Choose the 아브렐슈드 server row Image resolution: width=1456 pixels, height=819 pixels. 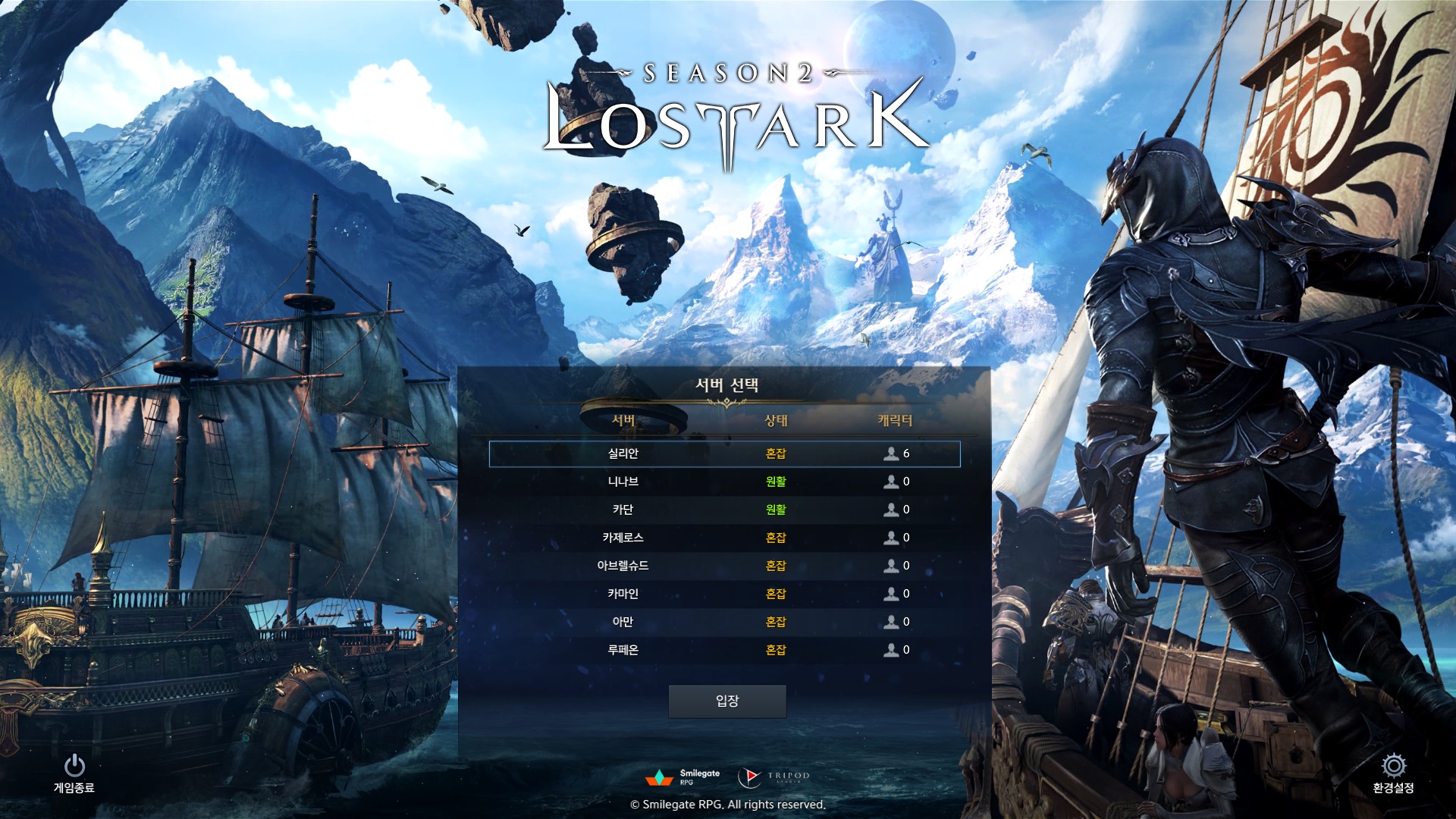click(724, 566)
